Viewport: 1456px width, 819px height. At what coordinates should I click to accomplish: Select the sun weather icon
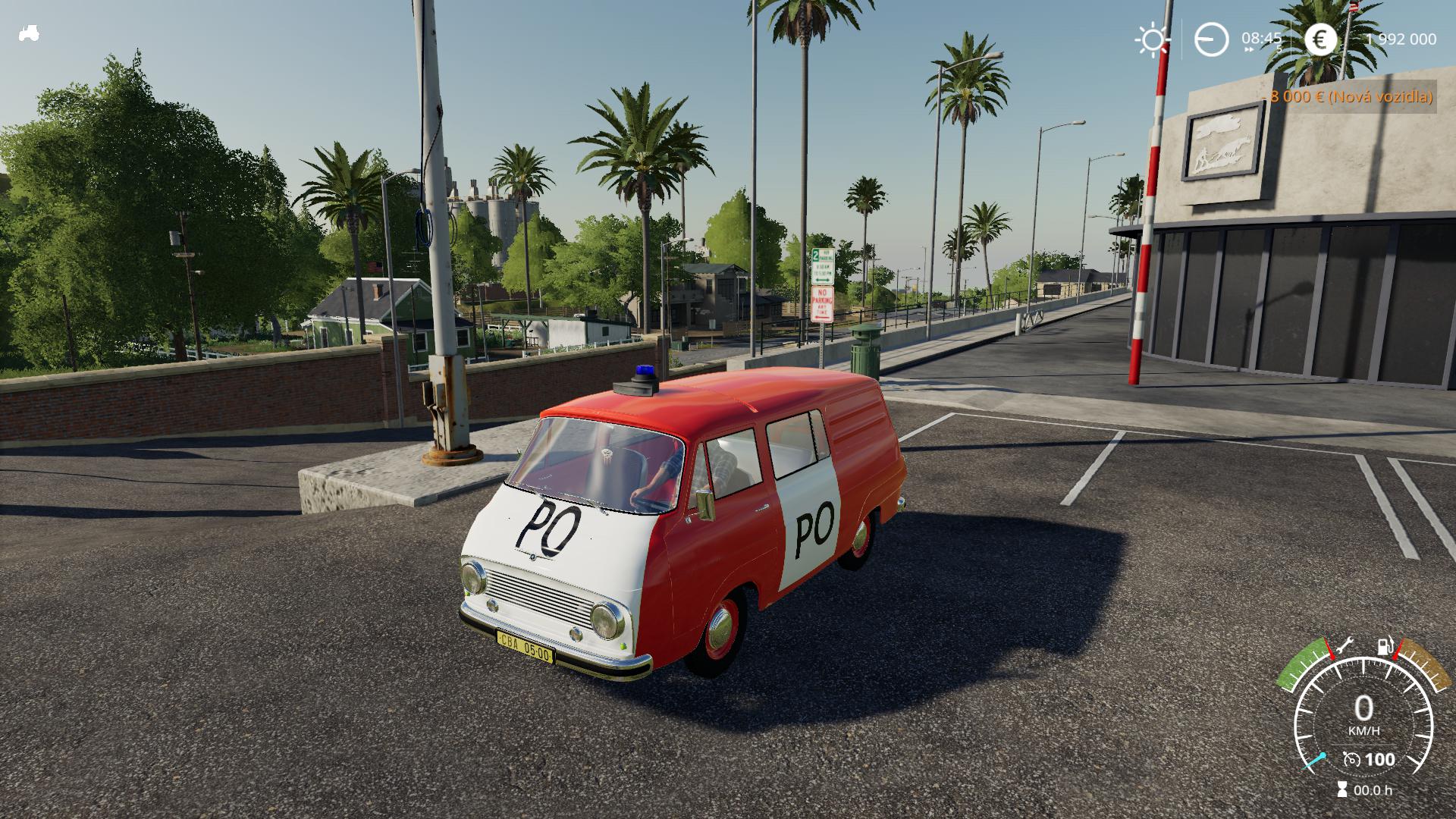1152,39
